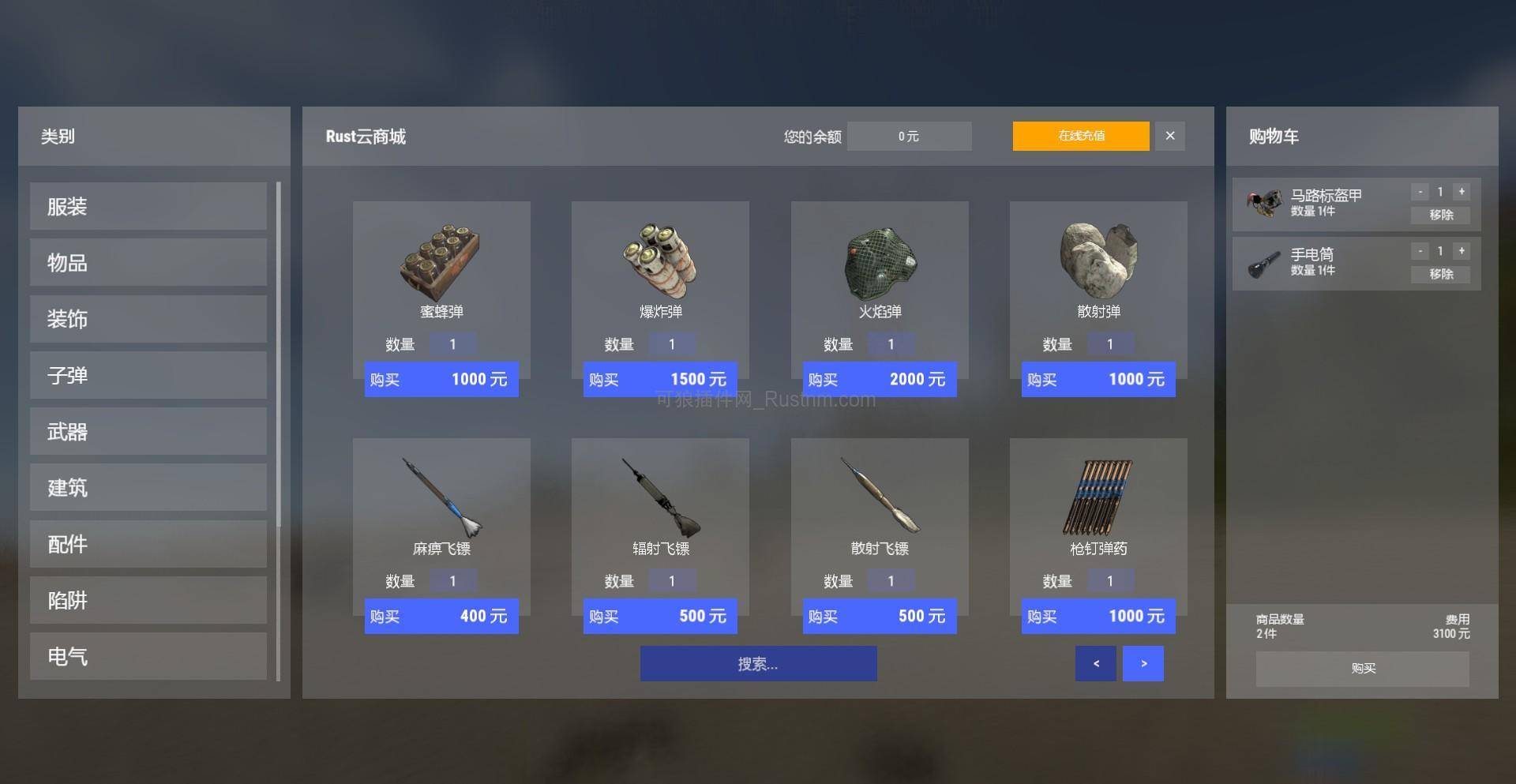Click the 蜜蜂弹 (bee grenade) item image
1516x784 pixels.
(441, 261)
